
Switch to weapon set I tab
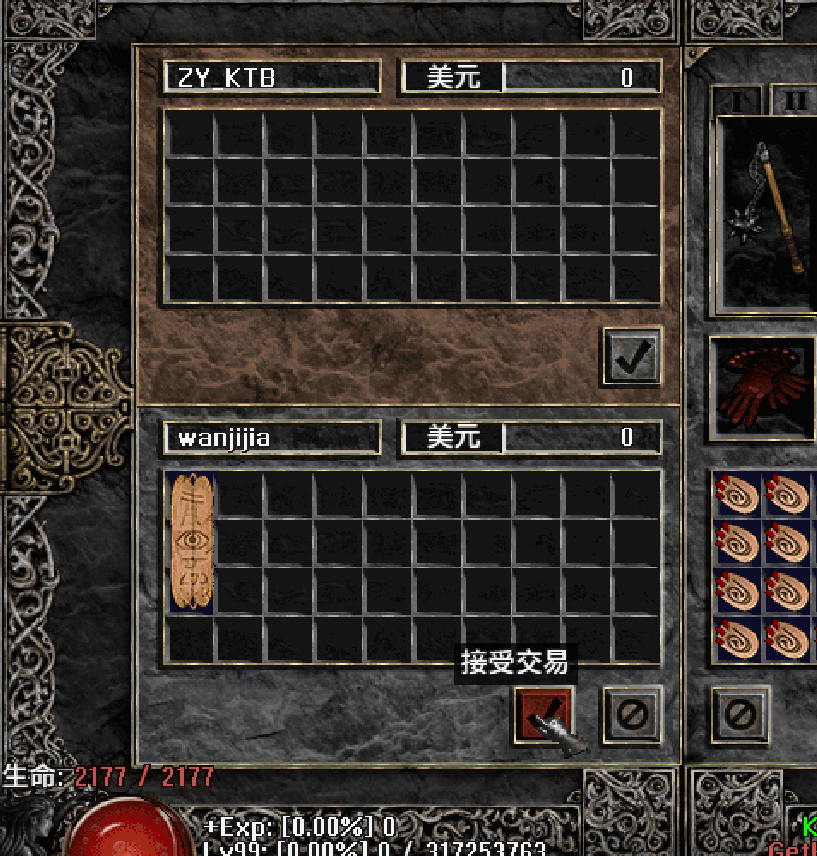pos(737,101)
